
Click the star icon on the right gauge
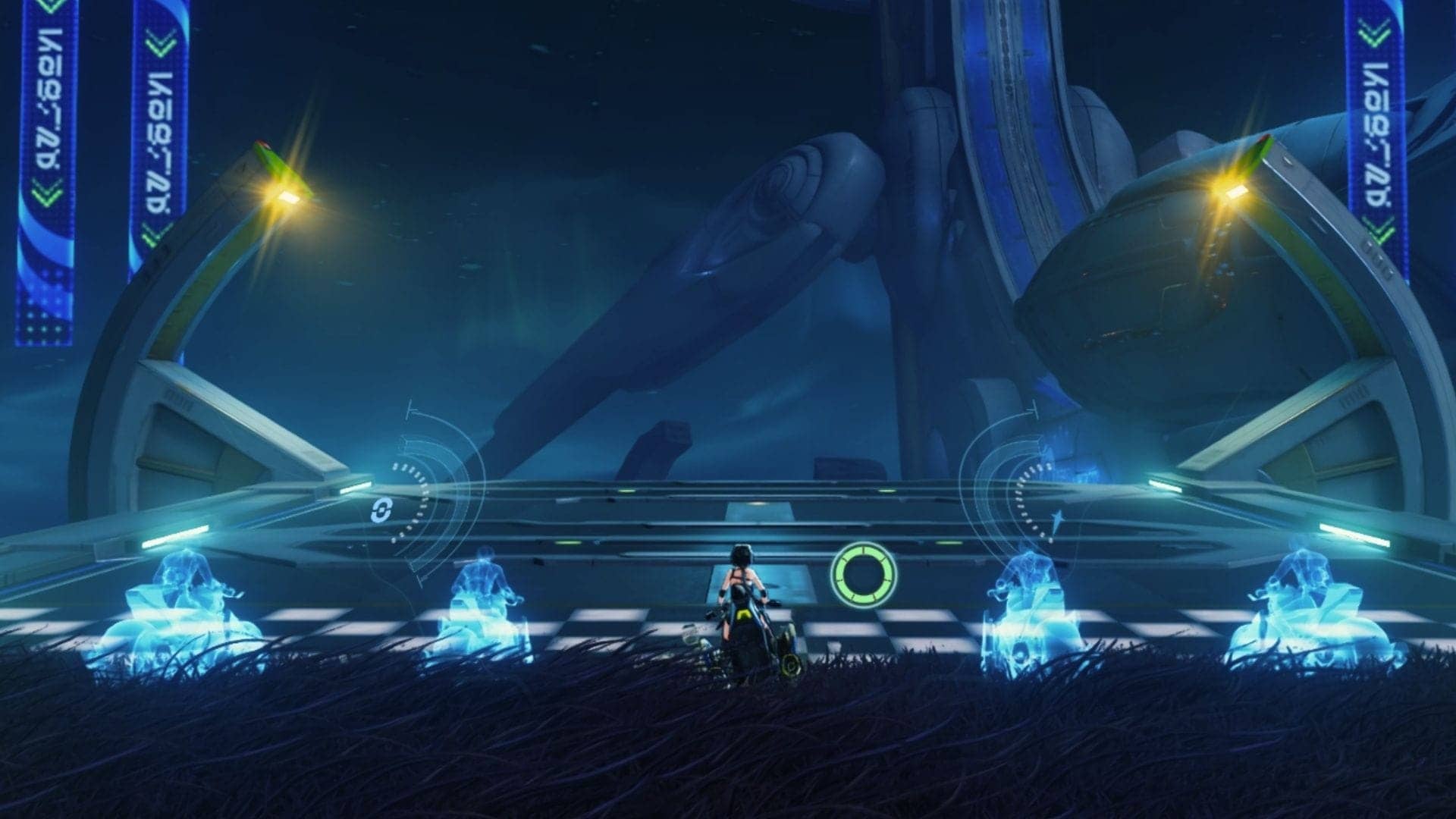(1056, 518)
